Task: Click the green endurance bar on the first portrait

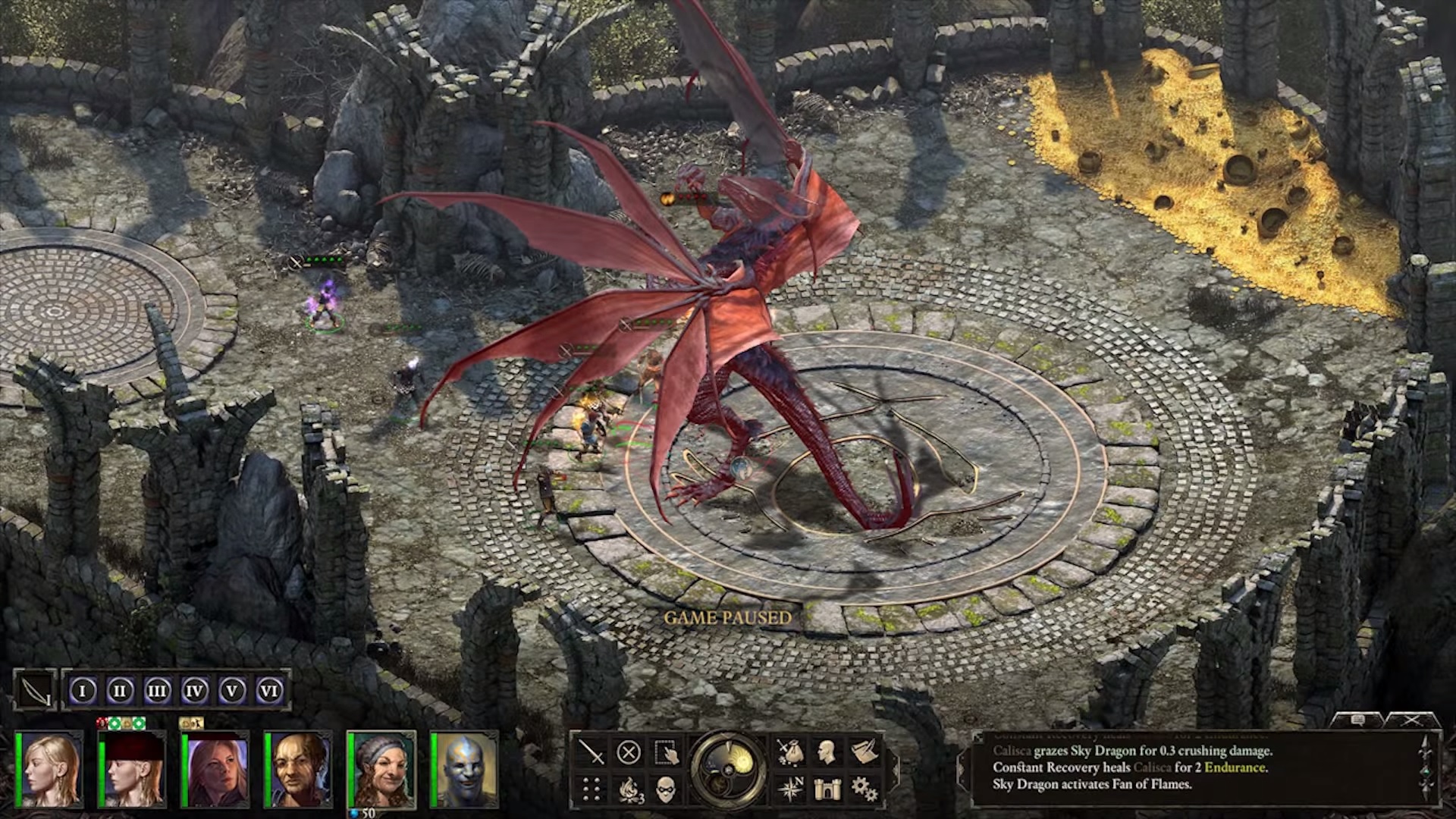Action: coord(18,768)
